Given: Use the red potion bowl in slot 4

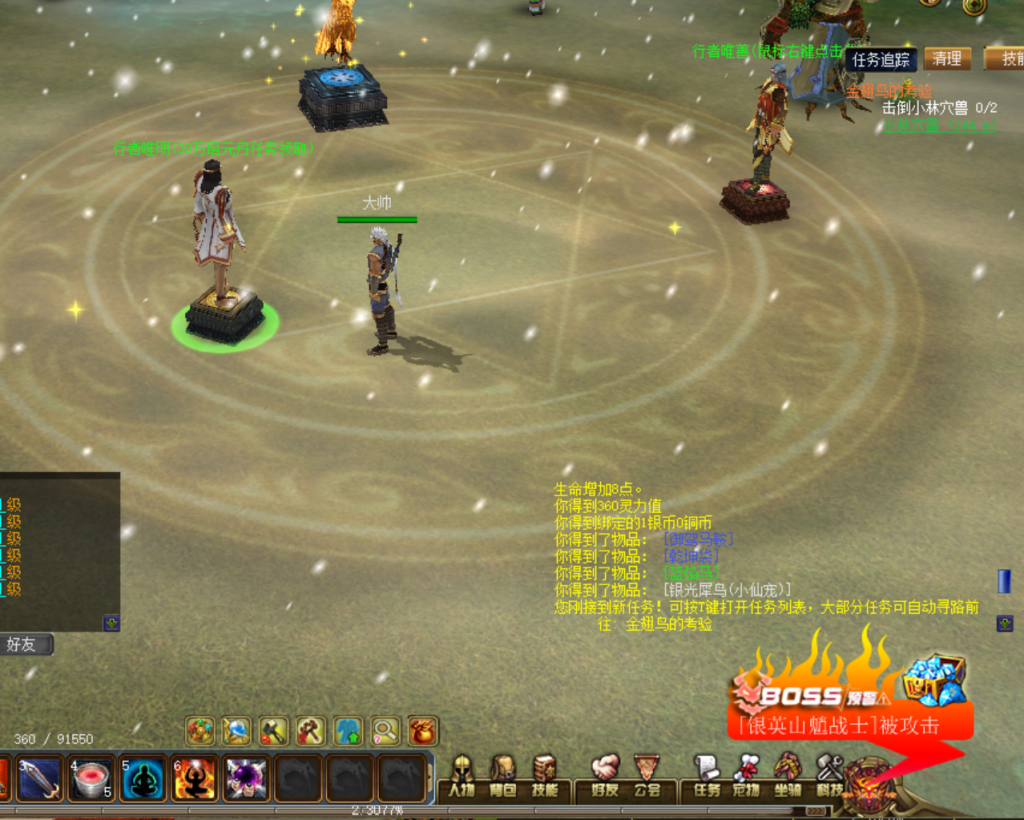Looking at the screenshot, I should 91,779.
